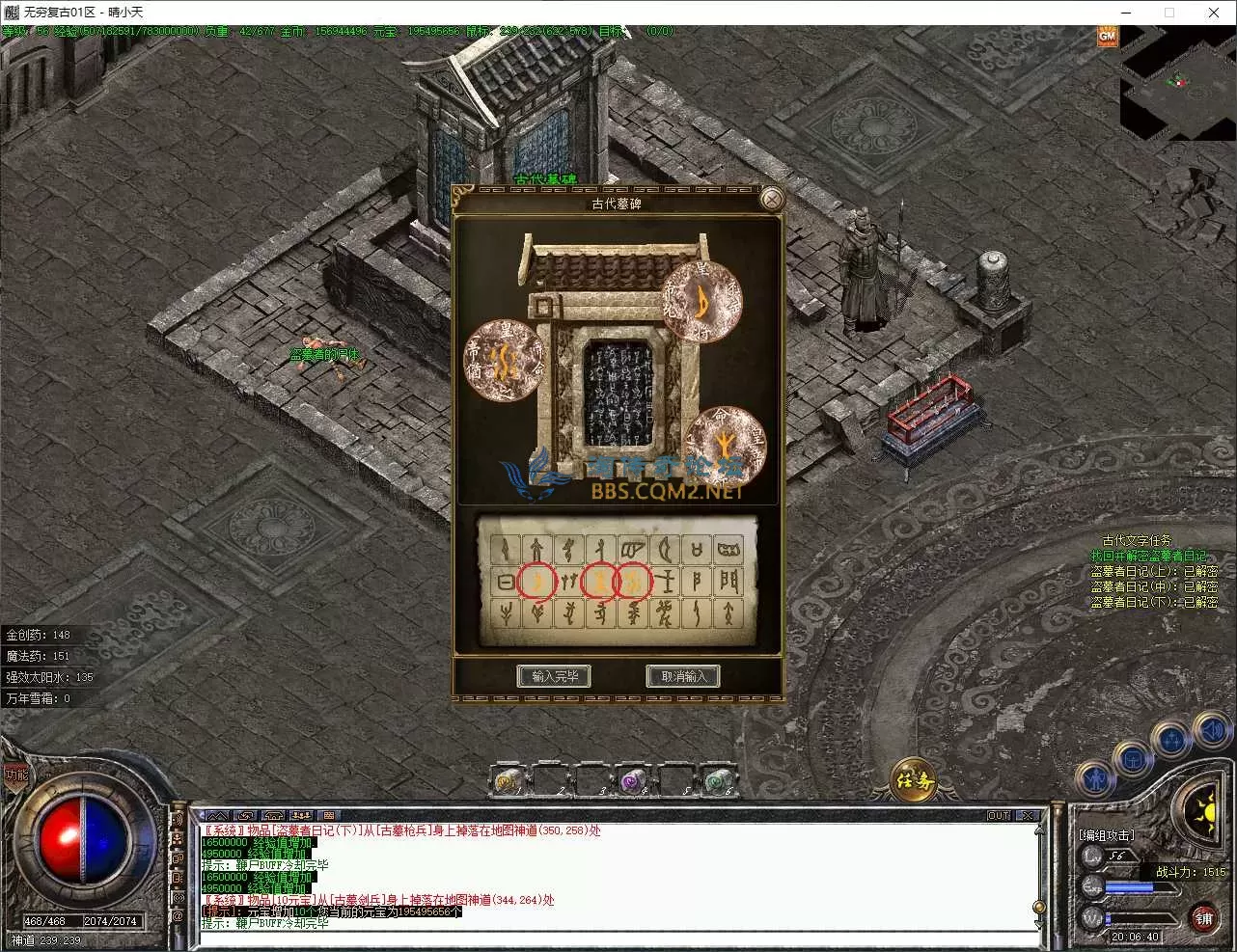
Task: Open the GM icon
Action: pyautogui.click(x=1107, y=37)
